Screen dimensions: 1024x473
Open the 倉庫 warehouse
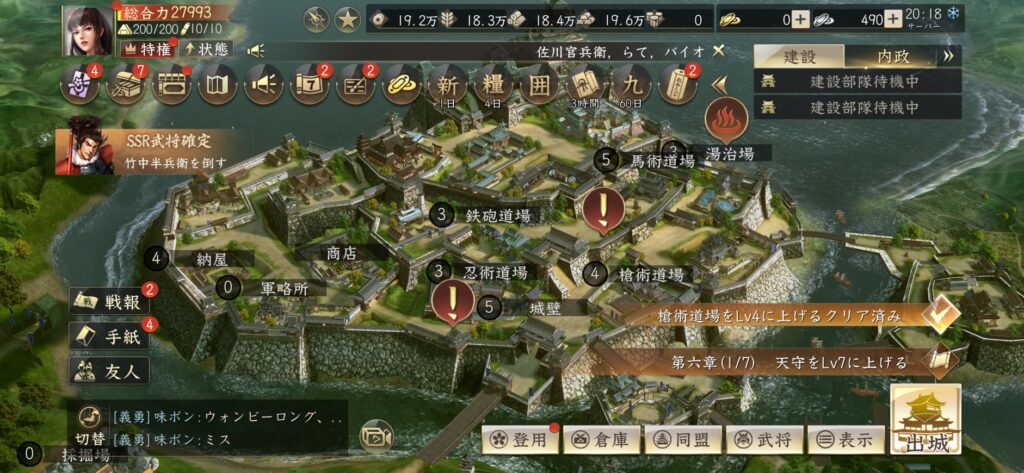tap(598, 438)
